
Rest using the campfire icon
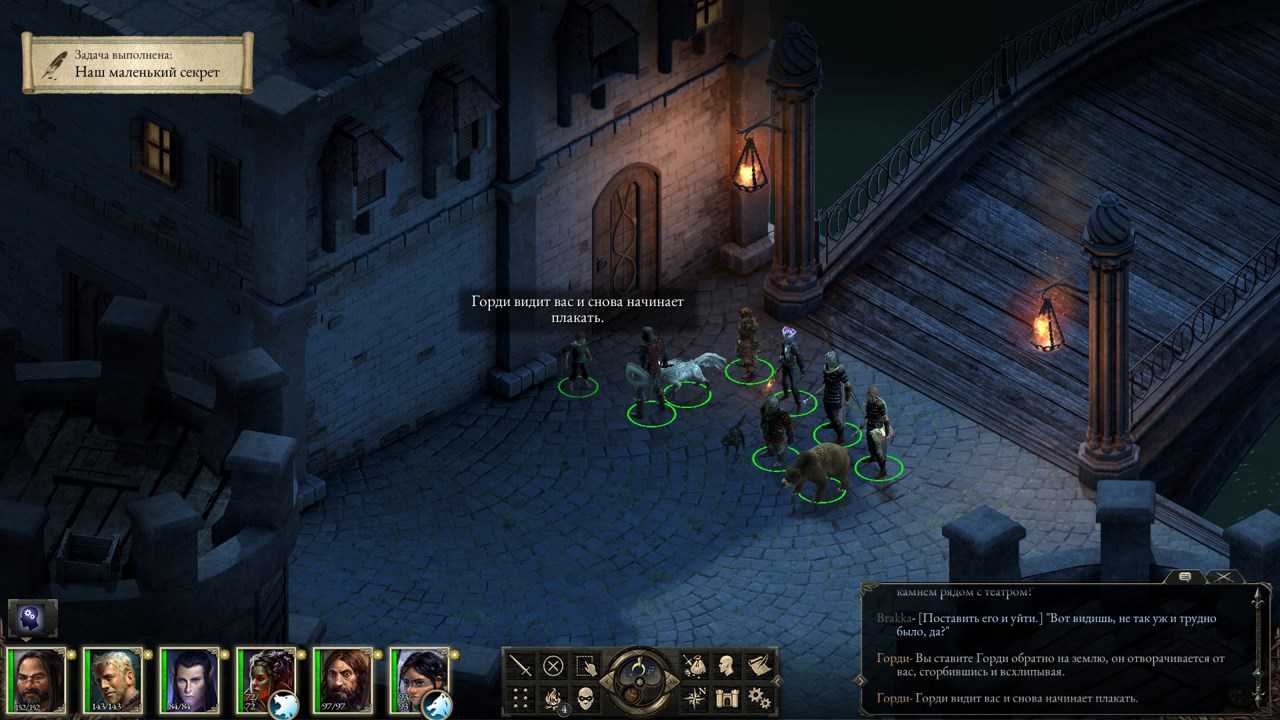point(553,697)
